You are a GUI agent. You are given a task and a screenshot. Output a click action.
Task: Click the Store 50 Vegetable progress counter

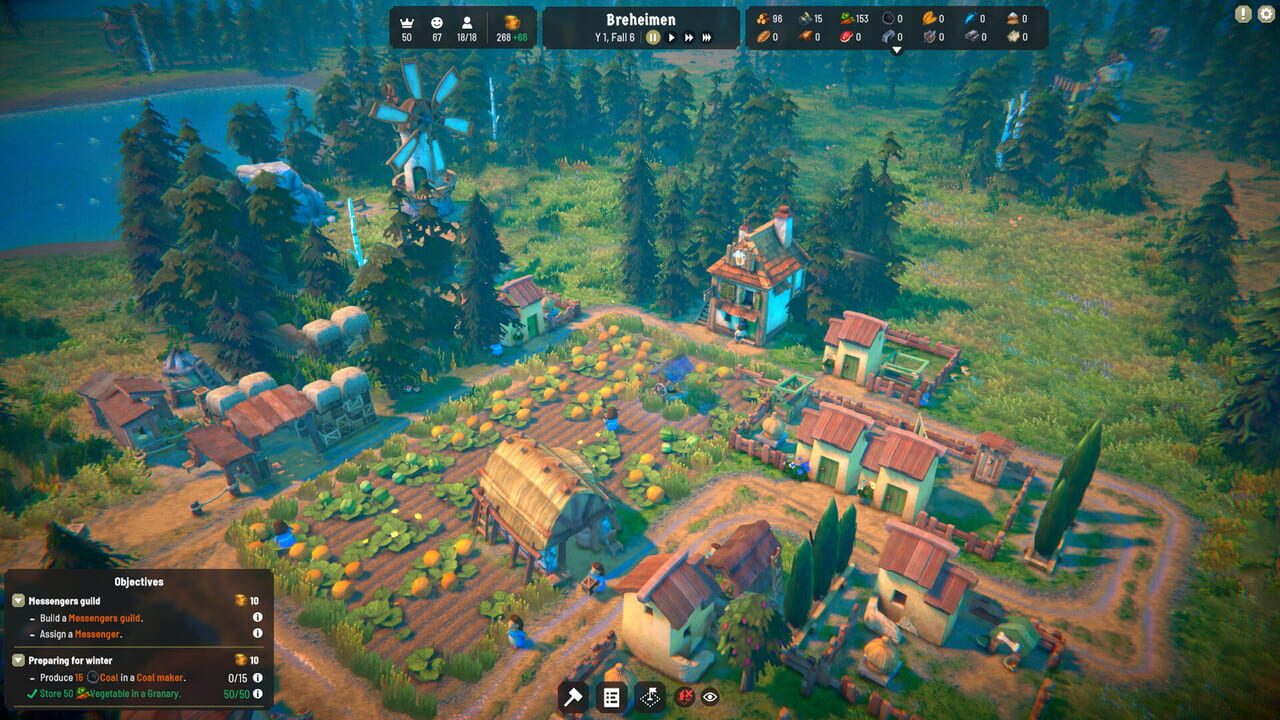tap(235, 695)
